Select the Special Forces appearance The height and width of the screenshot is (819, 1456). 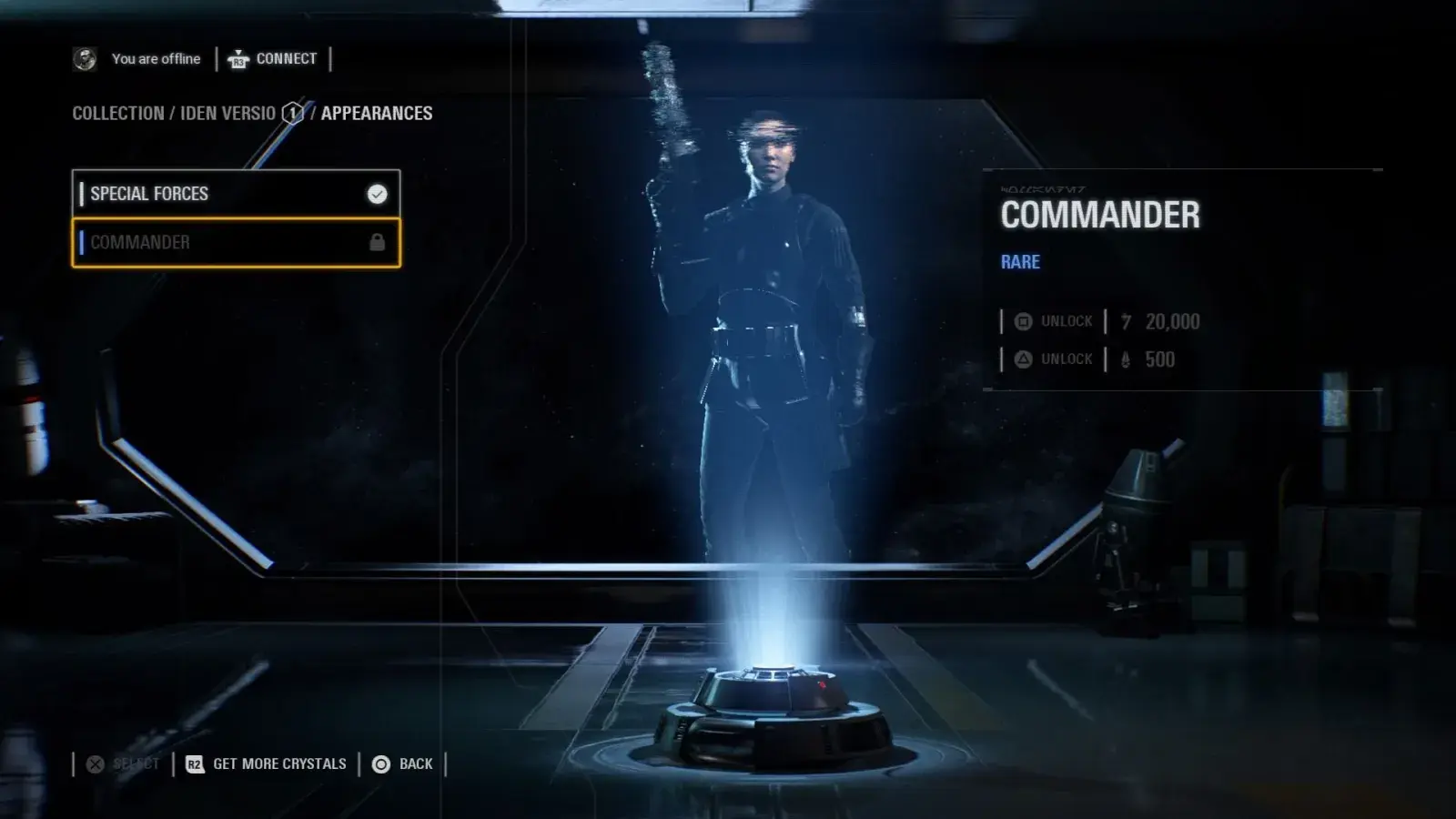[x=236, y=194]
